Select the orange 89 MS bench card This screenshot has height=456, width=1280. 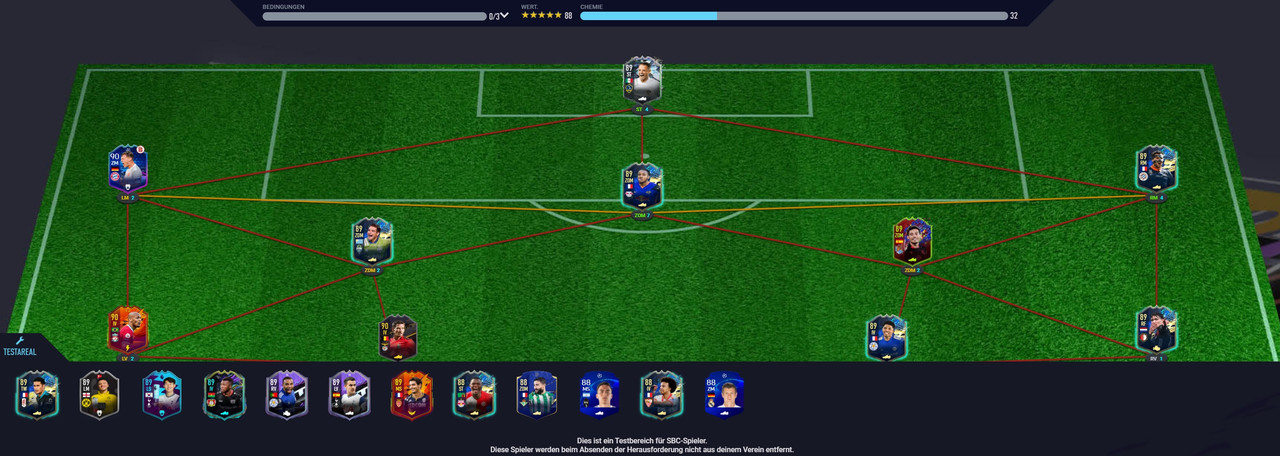point(411,395)
